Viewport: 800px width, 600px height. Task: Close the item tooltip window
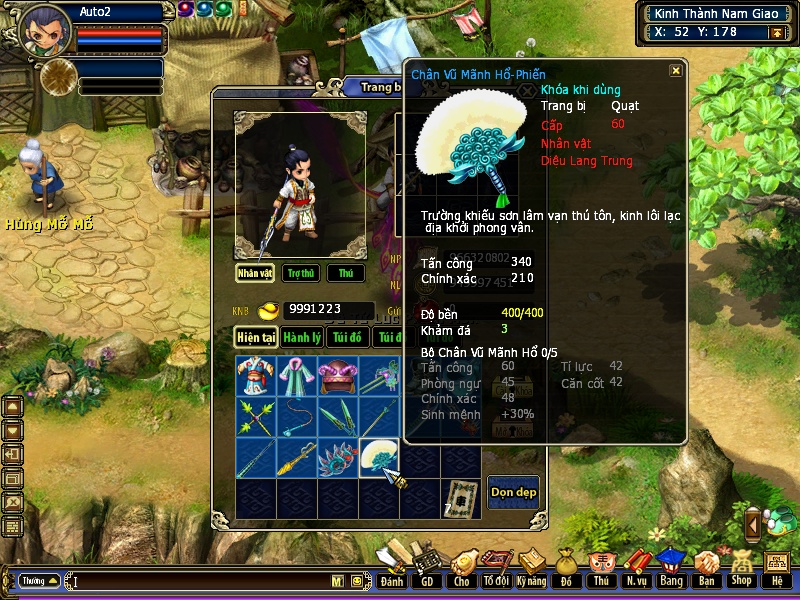[x=676, y=71]
